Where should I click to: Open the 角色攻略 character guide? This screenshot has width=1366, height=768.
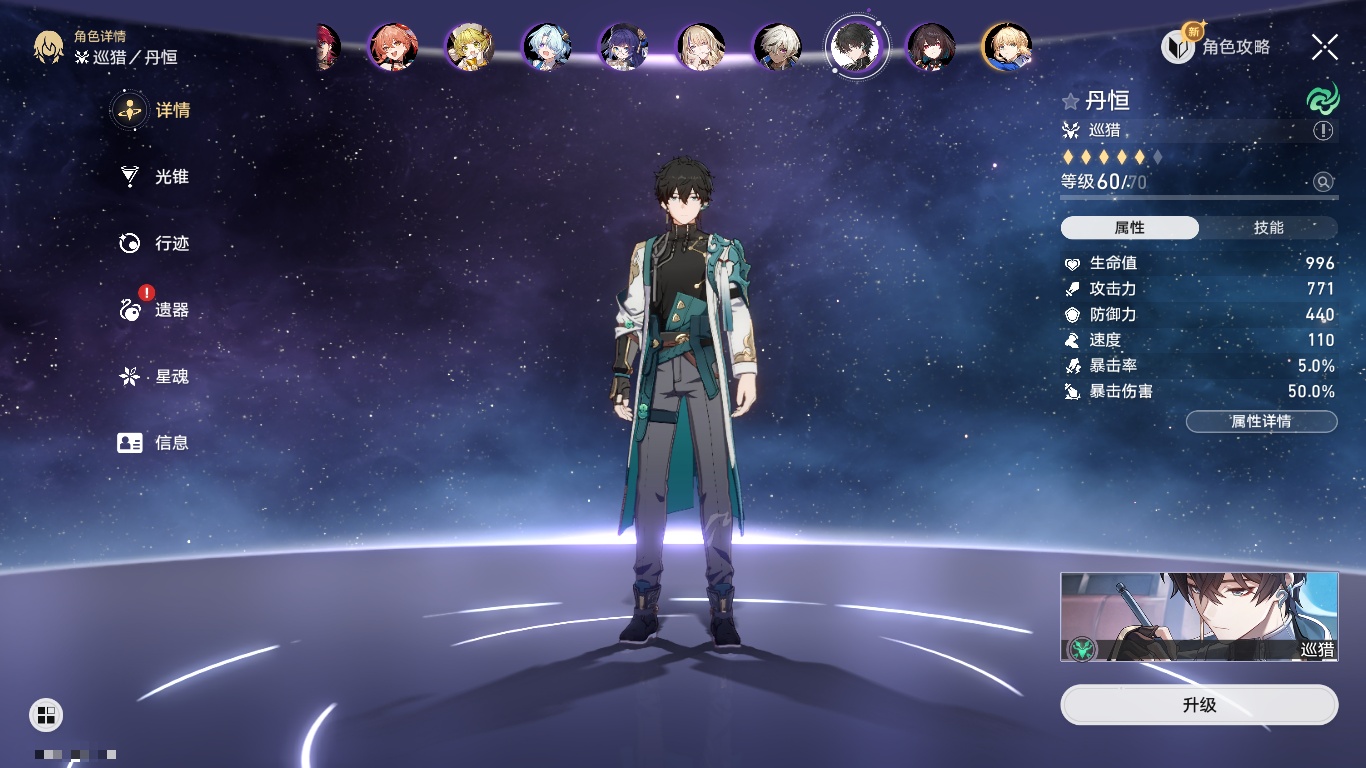(x=1217, y=46)
